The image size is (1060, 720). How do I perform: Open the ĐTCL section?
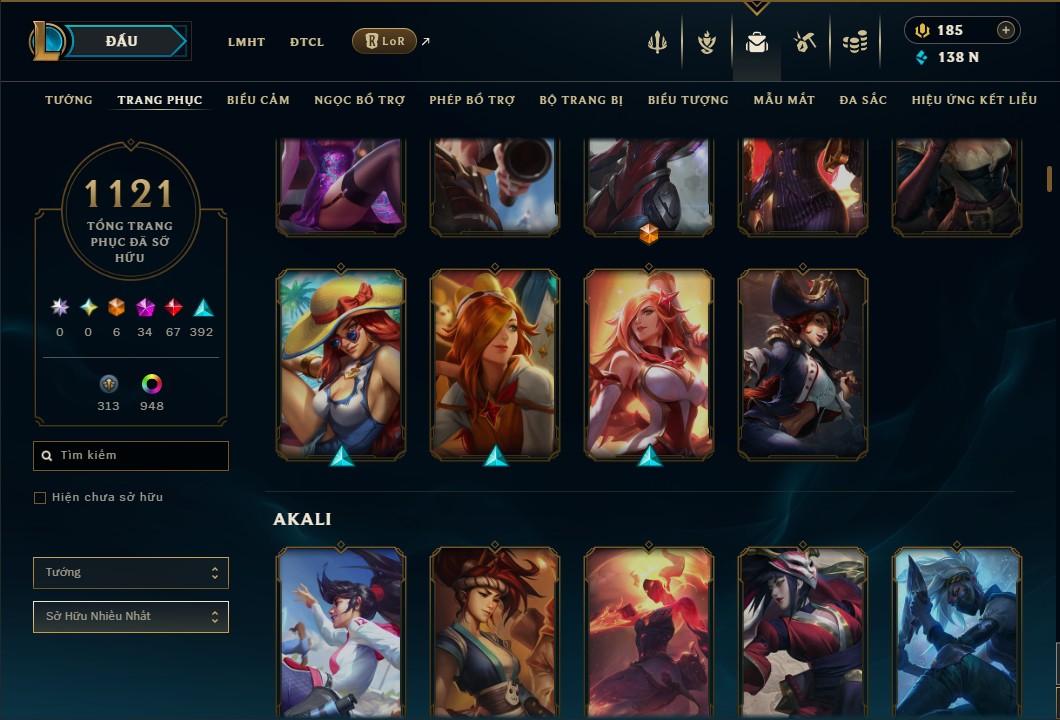(307, 42)
